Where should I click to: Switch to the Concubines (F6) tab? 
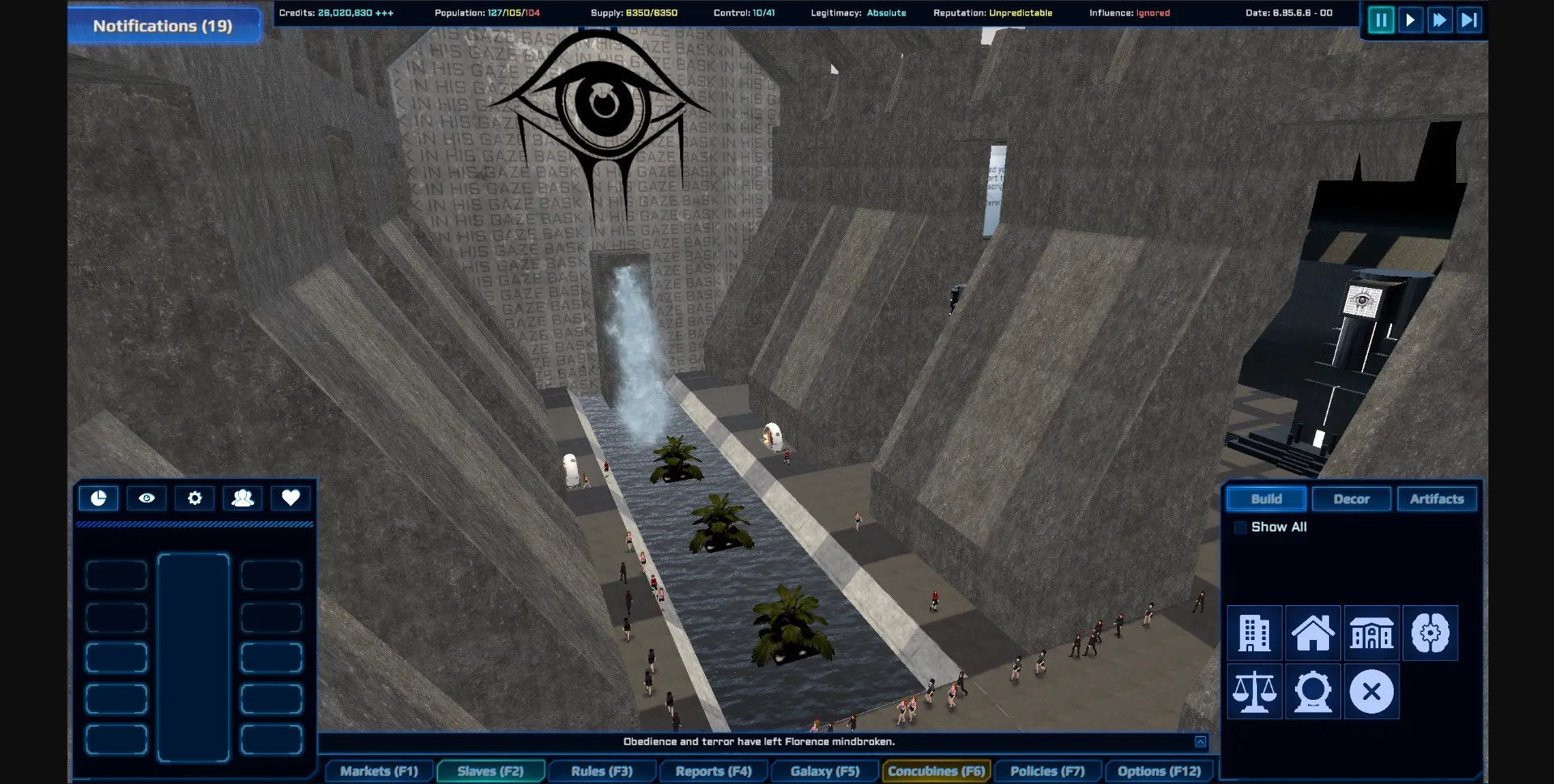[x=936, y=771]
